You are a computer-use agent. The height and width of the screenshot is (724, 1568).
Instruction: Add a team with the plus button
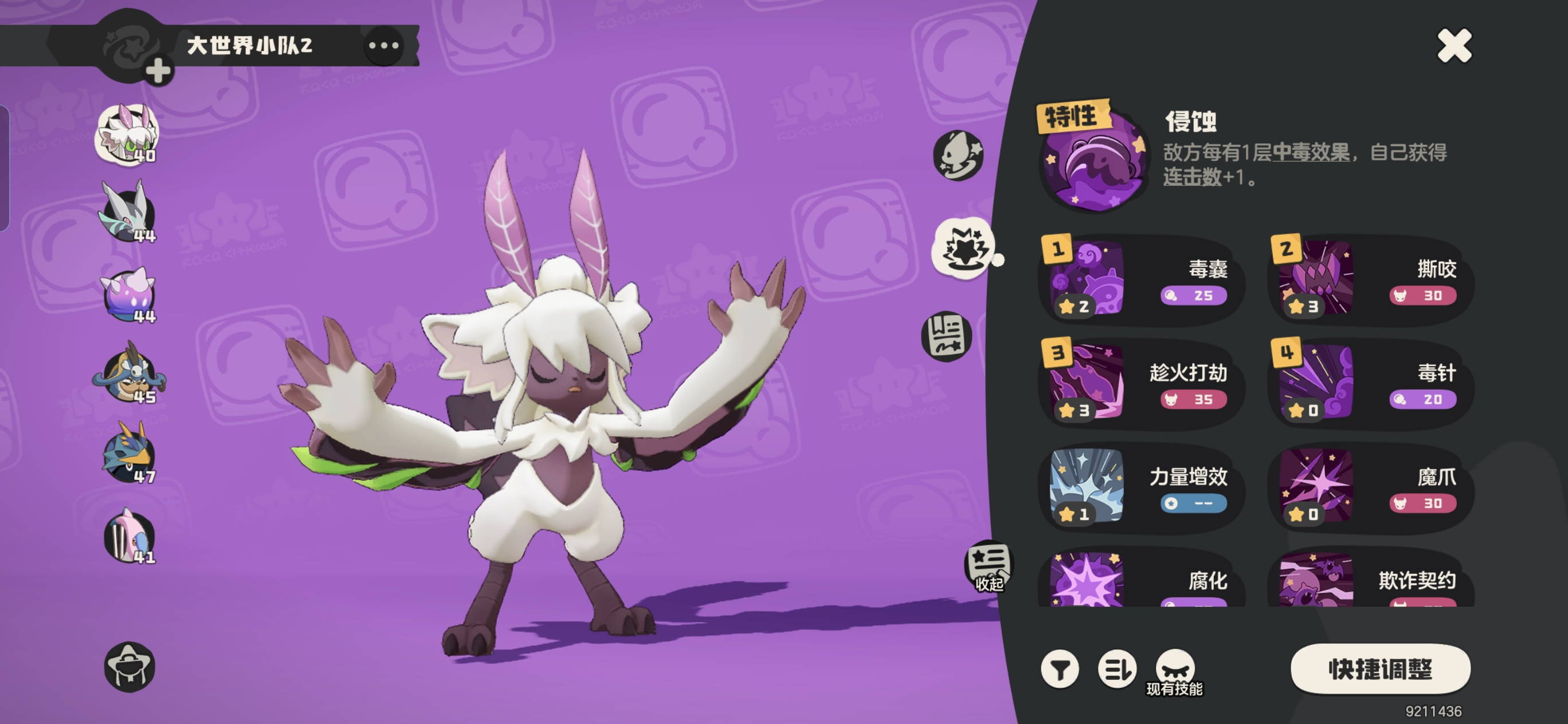pos(158,71)
